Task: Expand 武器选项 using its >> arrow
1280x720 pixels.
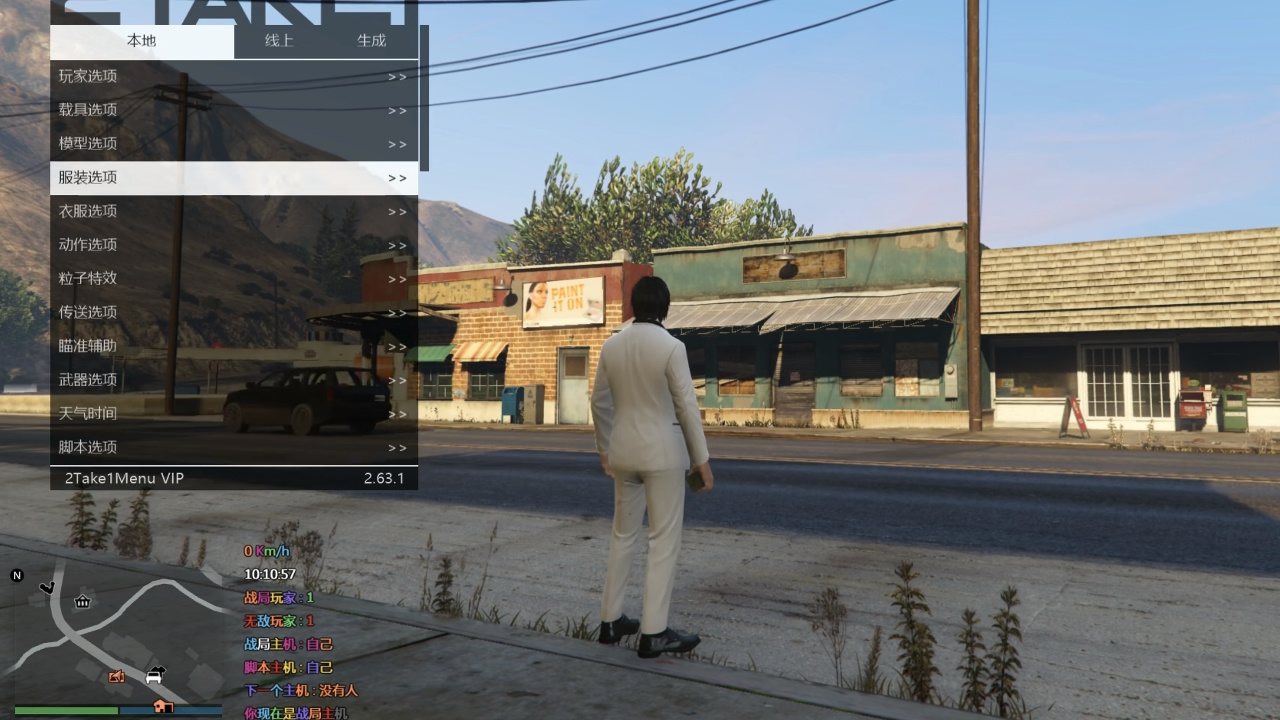Action: 397,380
